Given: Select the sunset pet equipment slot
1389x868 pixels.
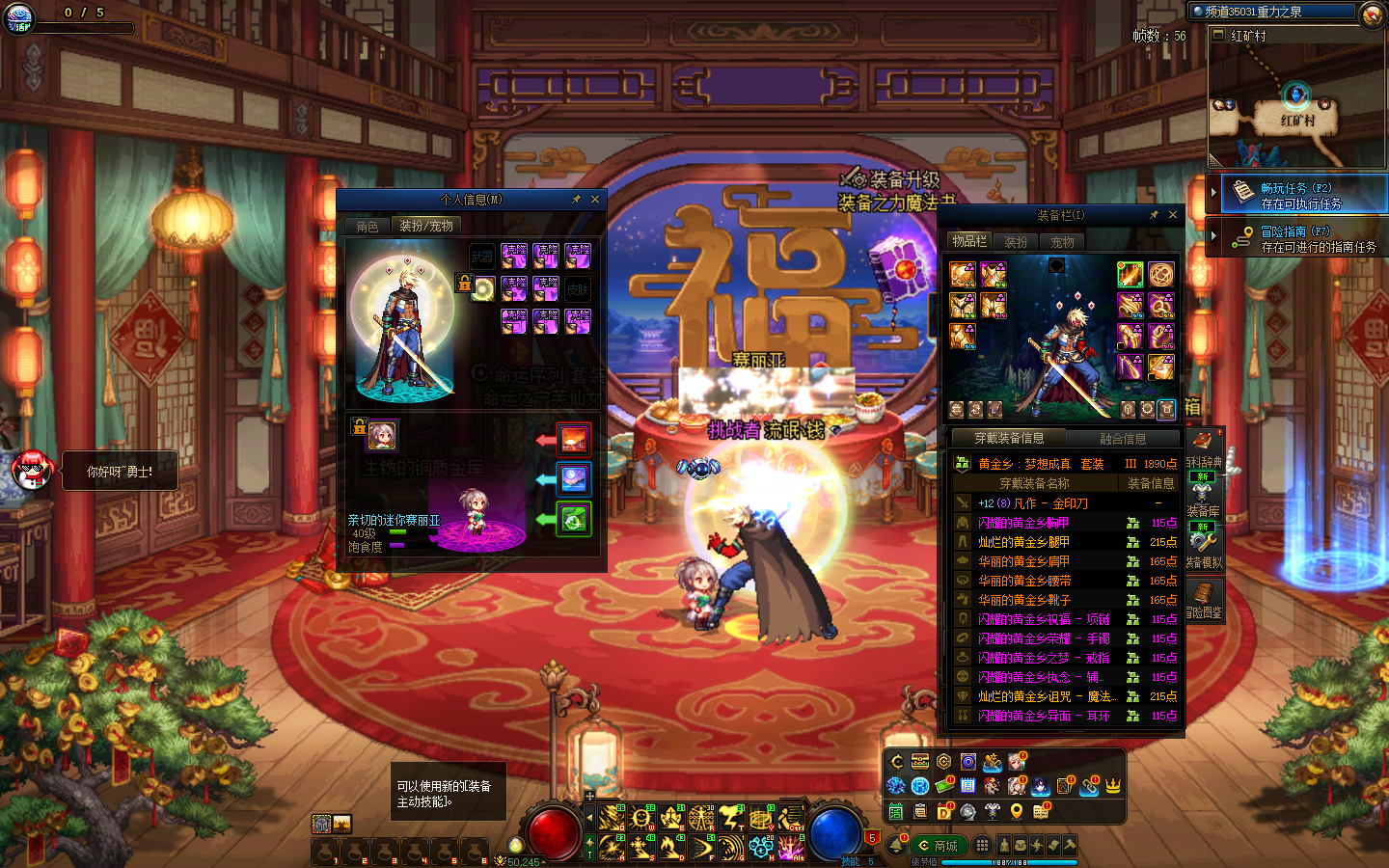Looking at the screenshot, I should pos(574,440).
